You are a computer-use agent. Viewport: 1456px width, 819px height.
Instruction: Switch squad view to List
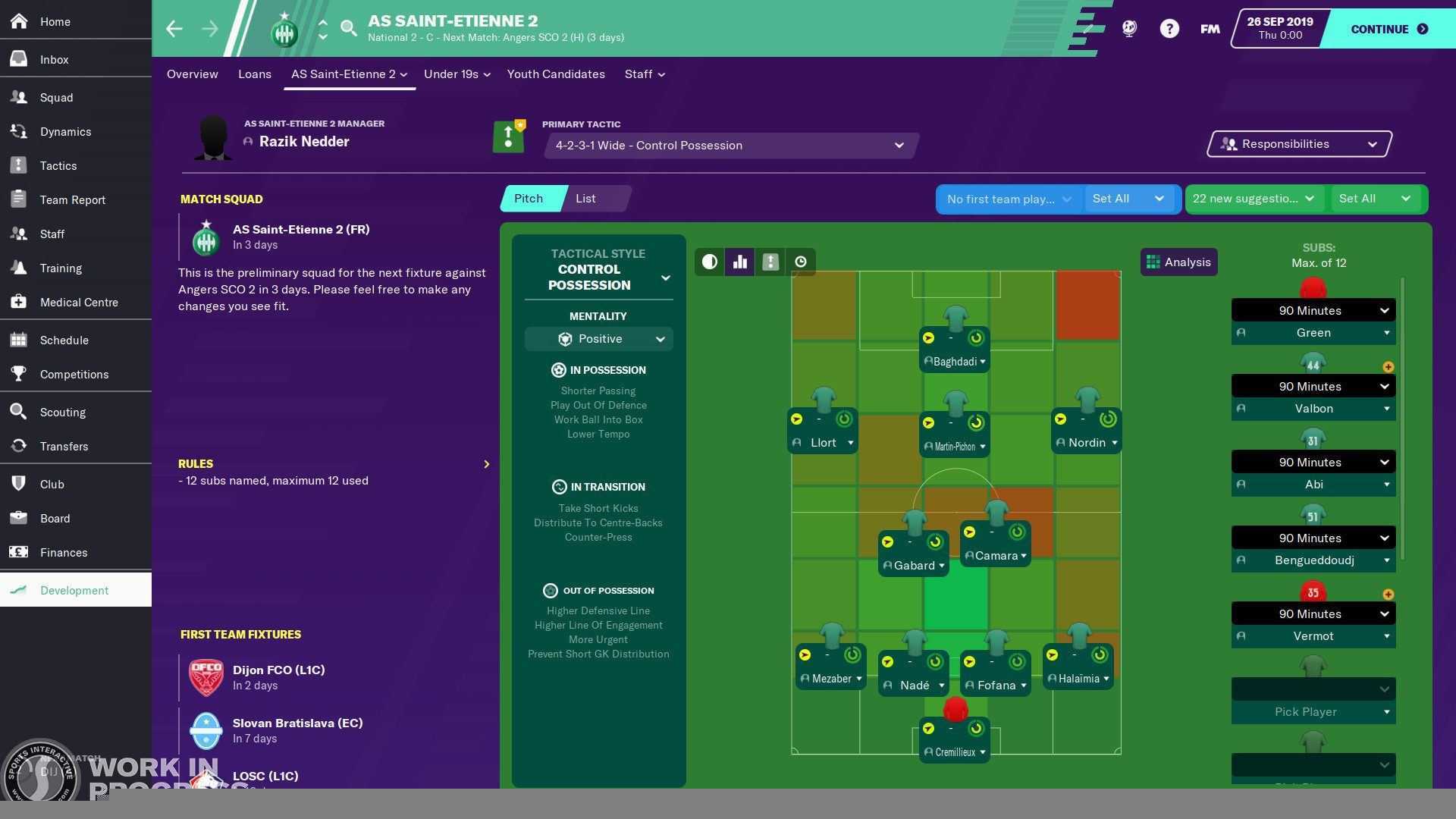tap(585, 198)
